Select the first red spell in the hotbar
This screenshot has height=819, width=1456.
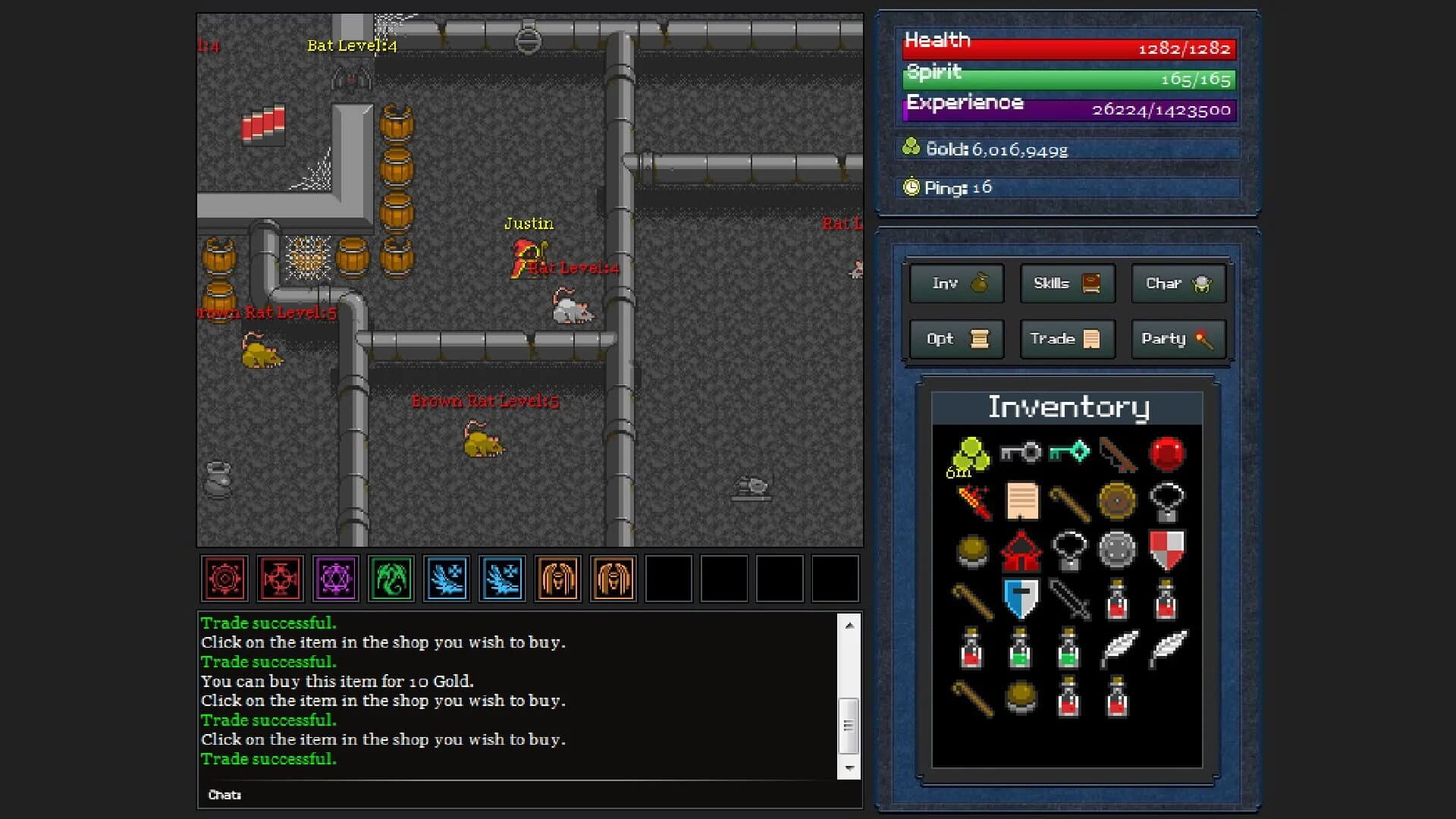coord(224,579)
